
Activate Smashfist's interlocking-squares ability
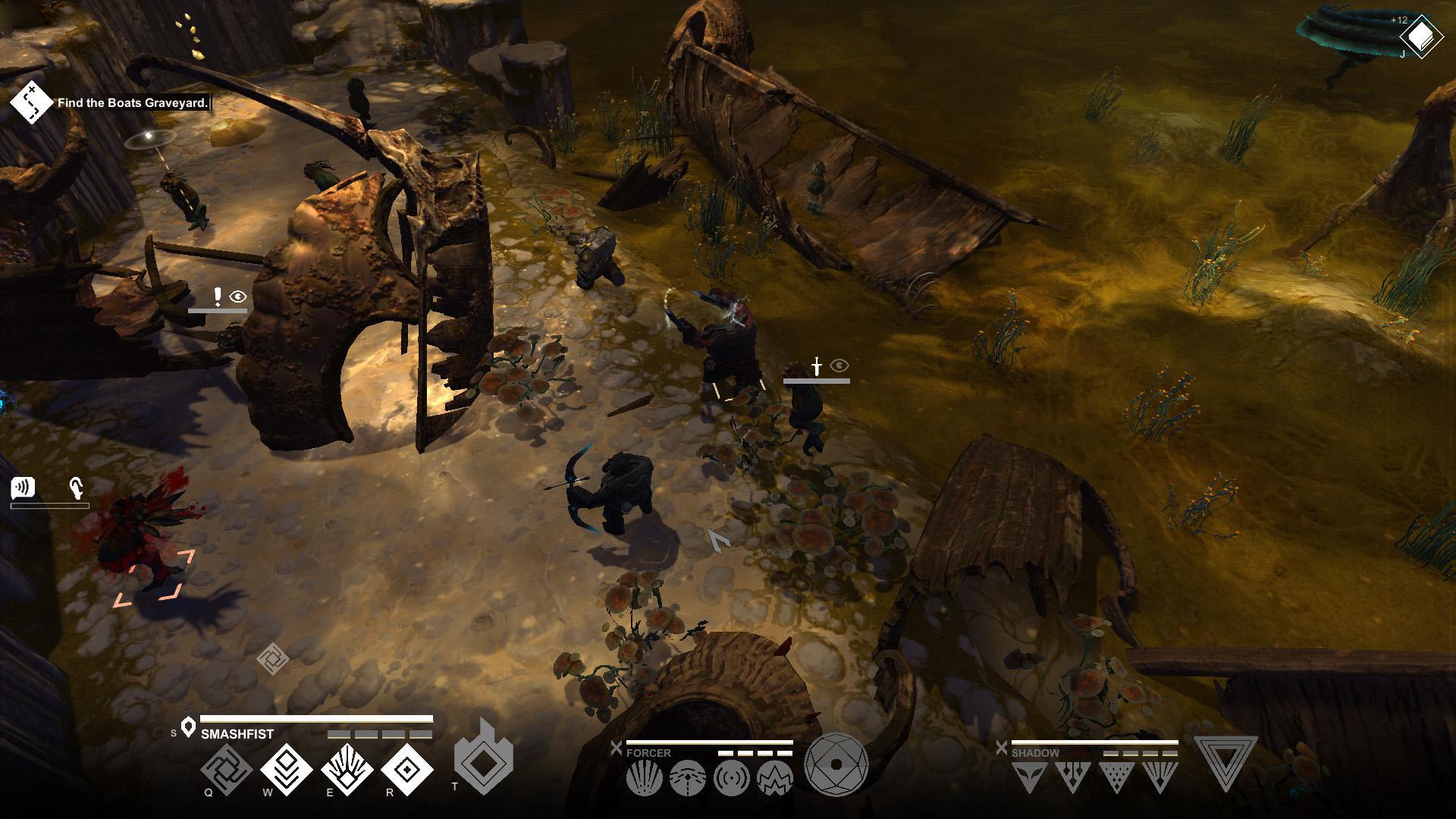[226, 770]
